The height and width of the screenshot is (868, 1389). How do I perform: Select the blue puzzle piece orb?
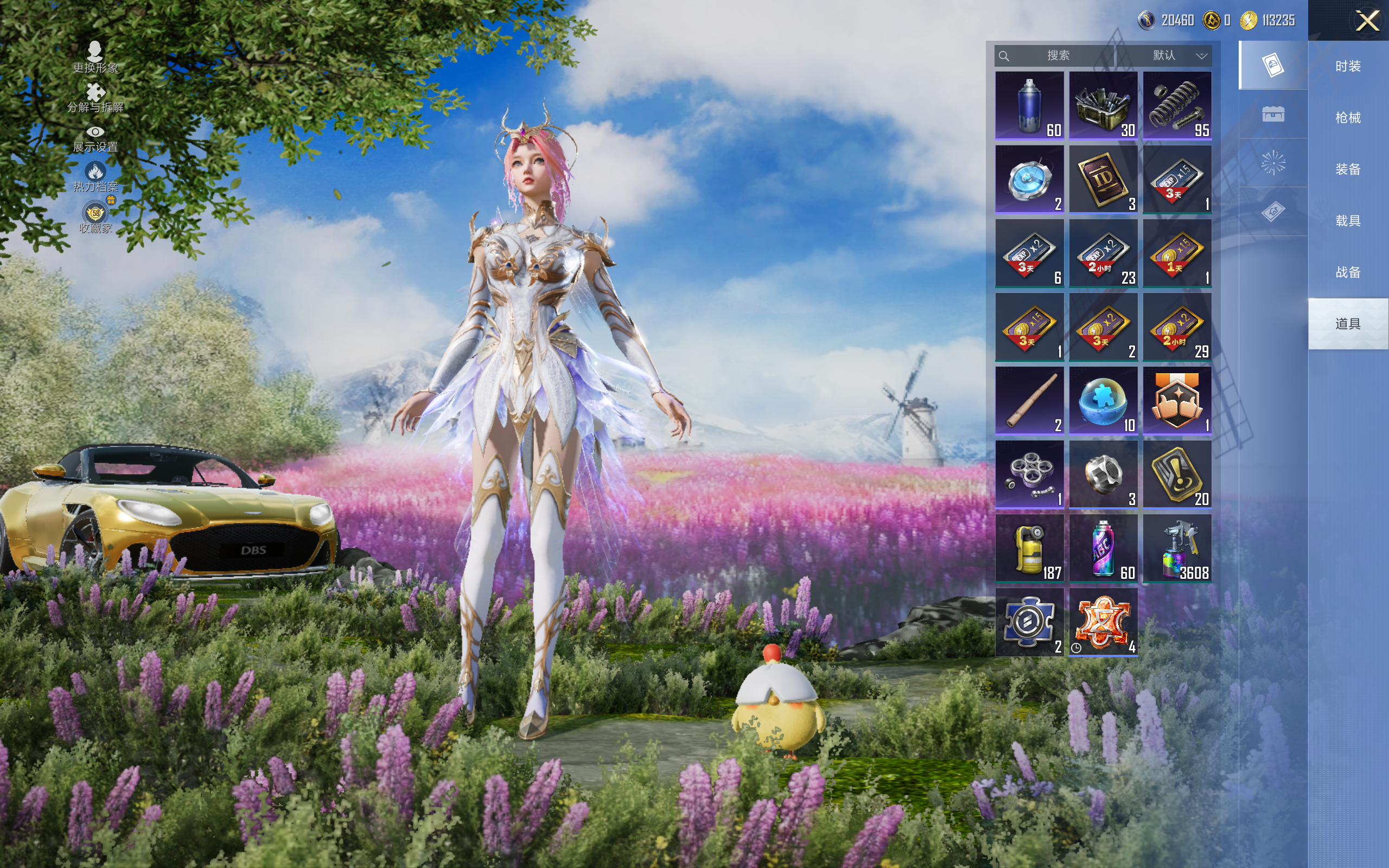coord(1103,401)
